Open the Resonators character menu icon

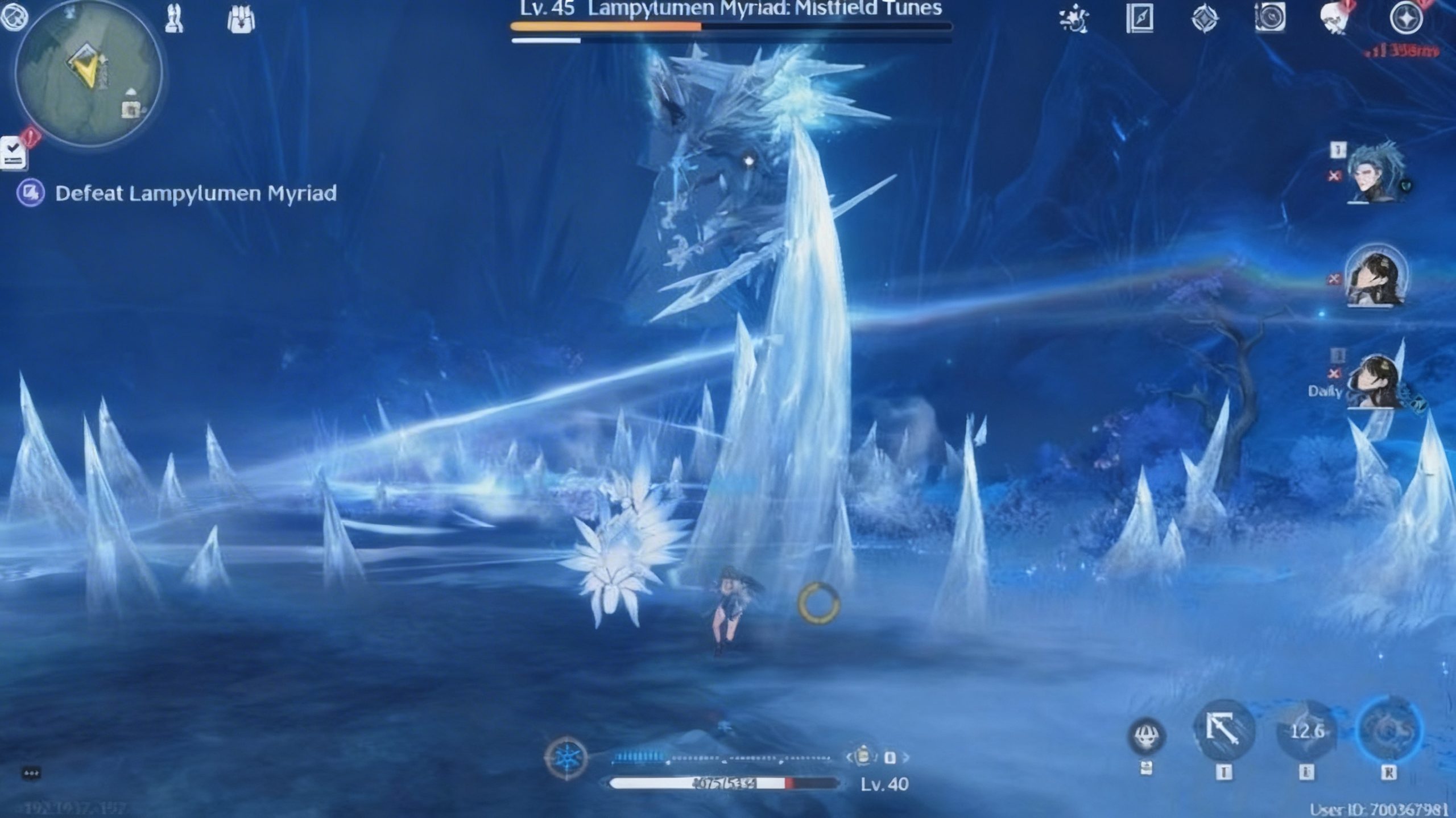tap(174, 19)
